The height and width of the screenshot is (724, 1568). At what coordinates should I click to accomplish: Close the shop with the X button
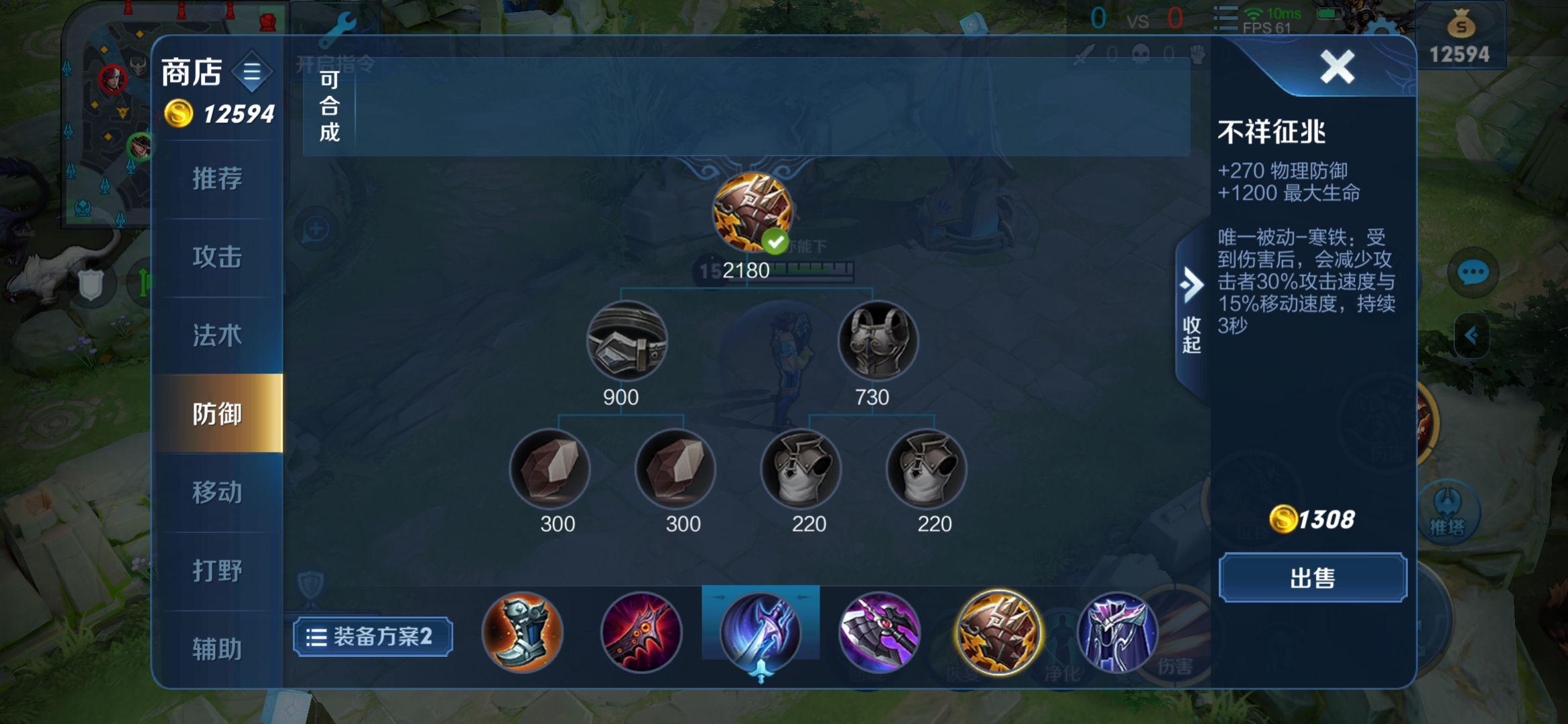1337,67
